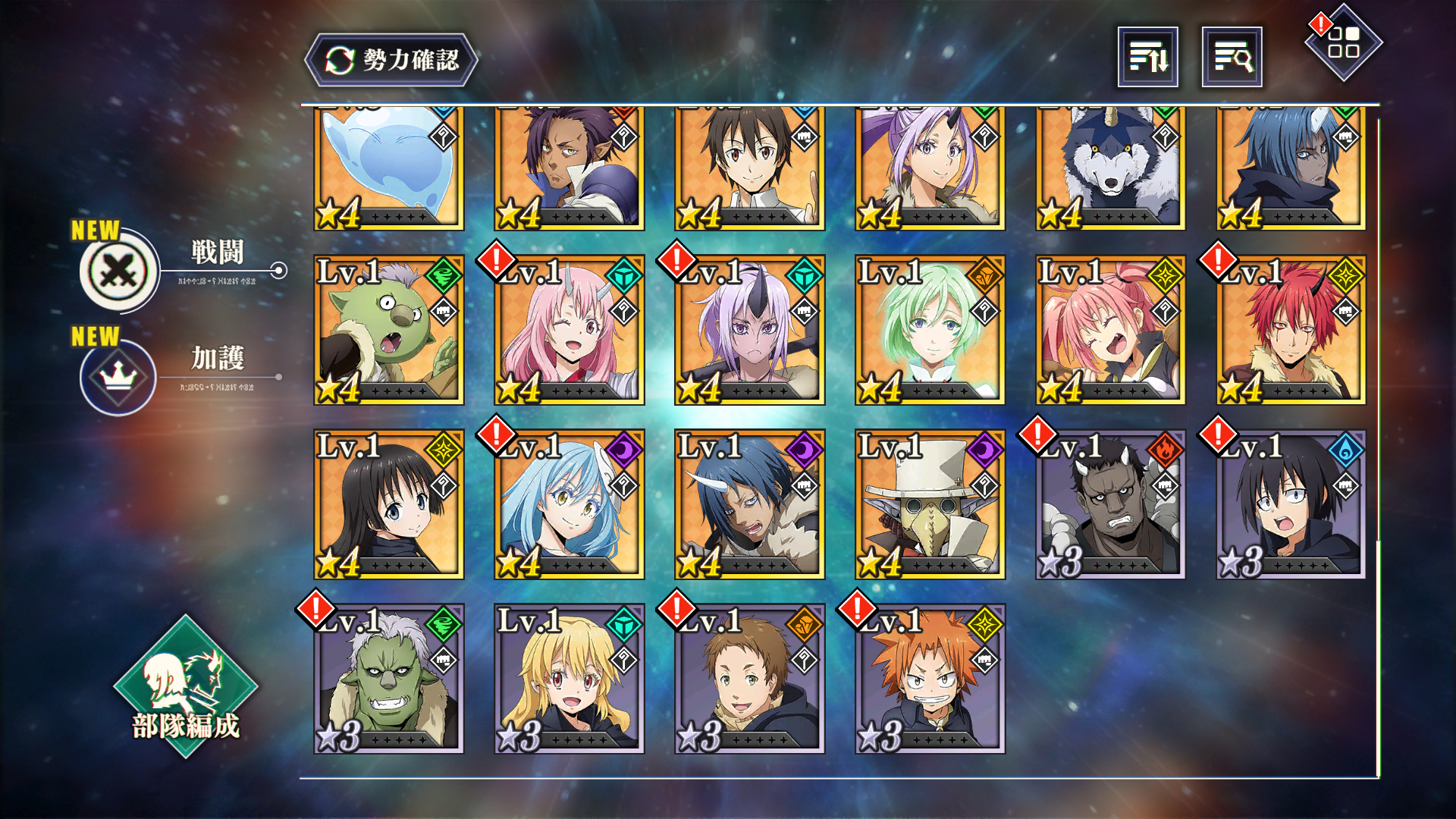Open the sort order options
The height and width of the screenshot is (819, 1456).
coord(1147,57)
